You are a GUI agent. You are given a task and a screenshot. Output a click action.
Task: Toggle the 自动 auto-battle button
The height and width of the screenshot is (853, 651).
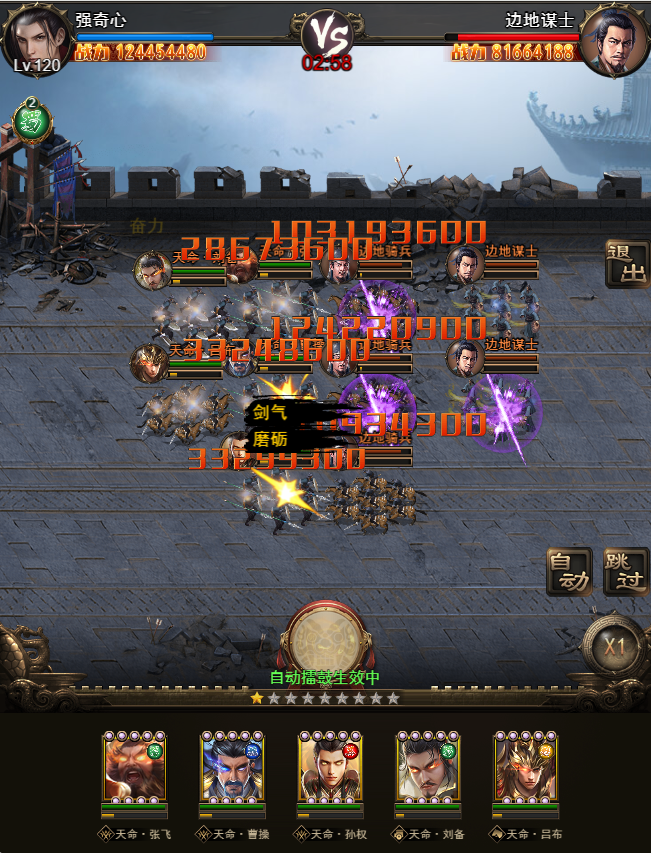coord(569,571)
